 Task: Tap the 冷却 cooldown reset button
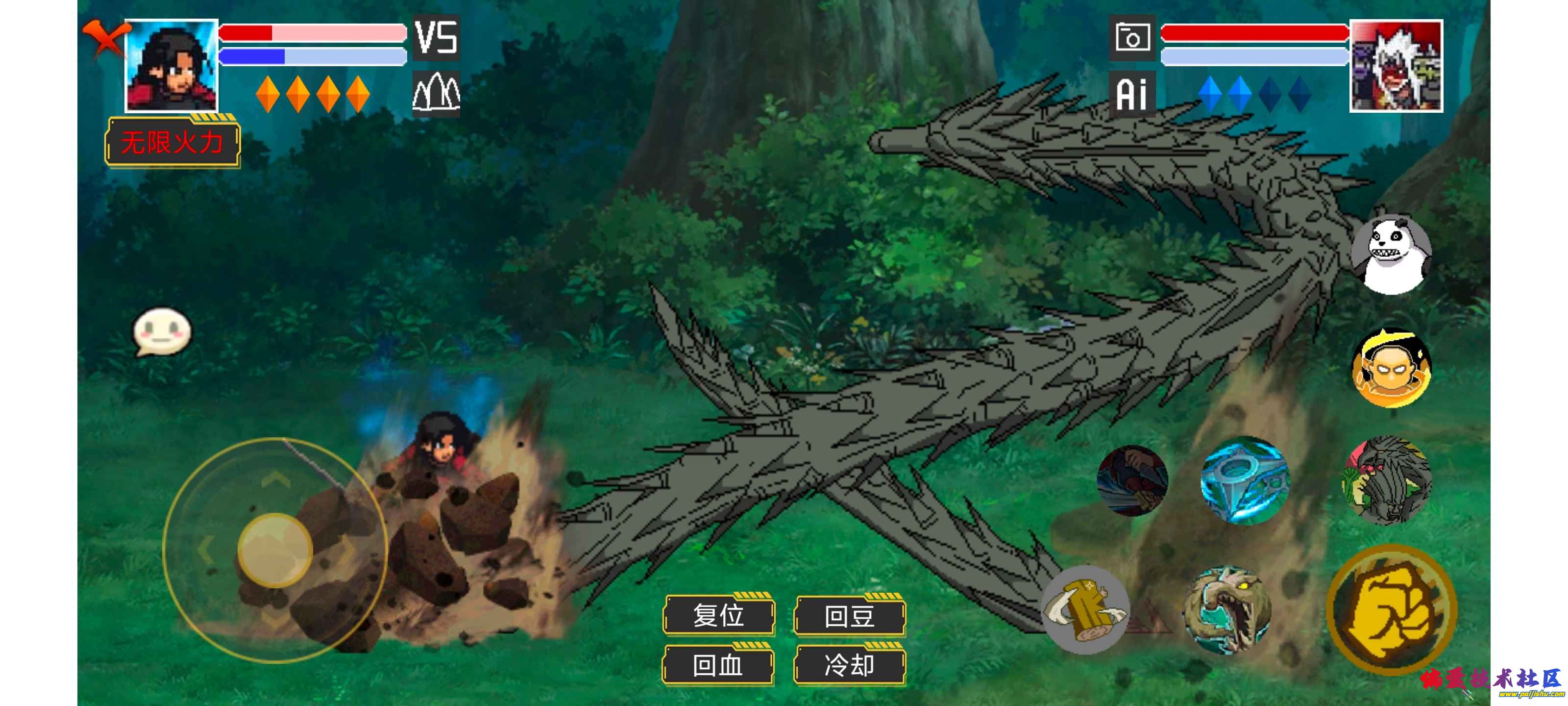(850, 665)
